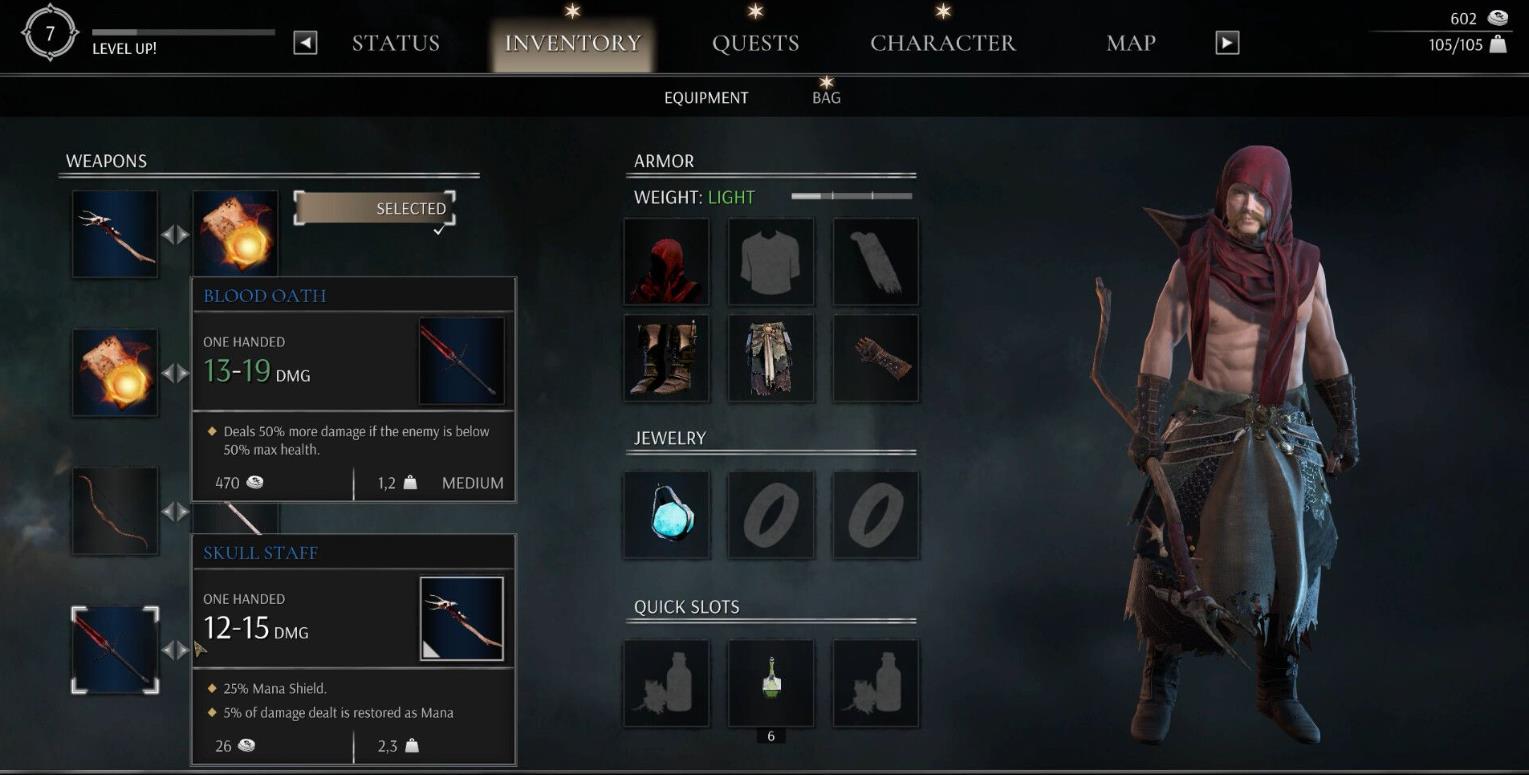Screen dimensions: 1529x775
Task: Select the highlighted Blood Oath weapon slot
Action: (115, 650)
